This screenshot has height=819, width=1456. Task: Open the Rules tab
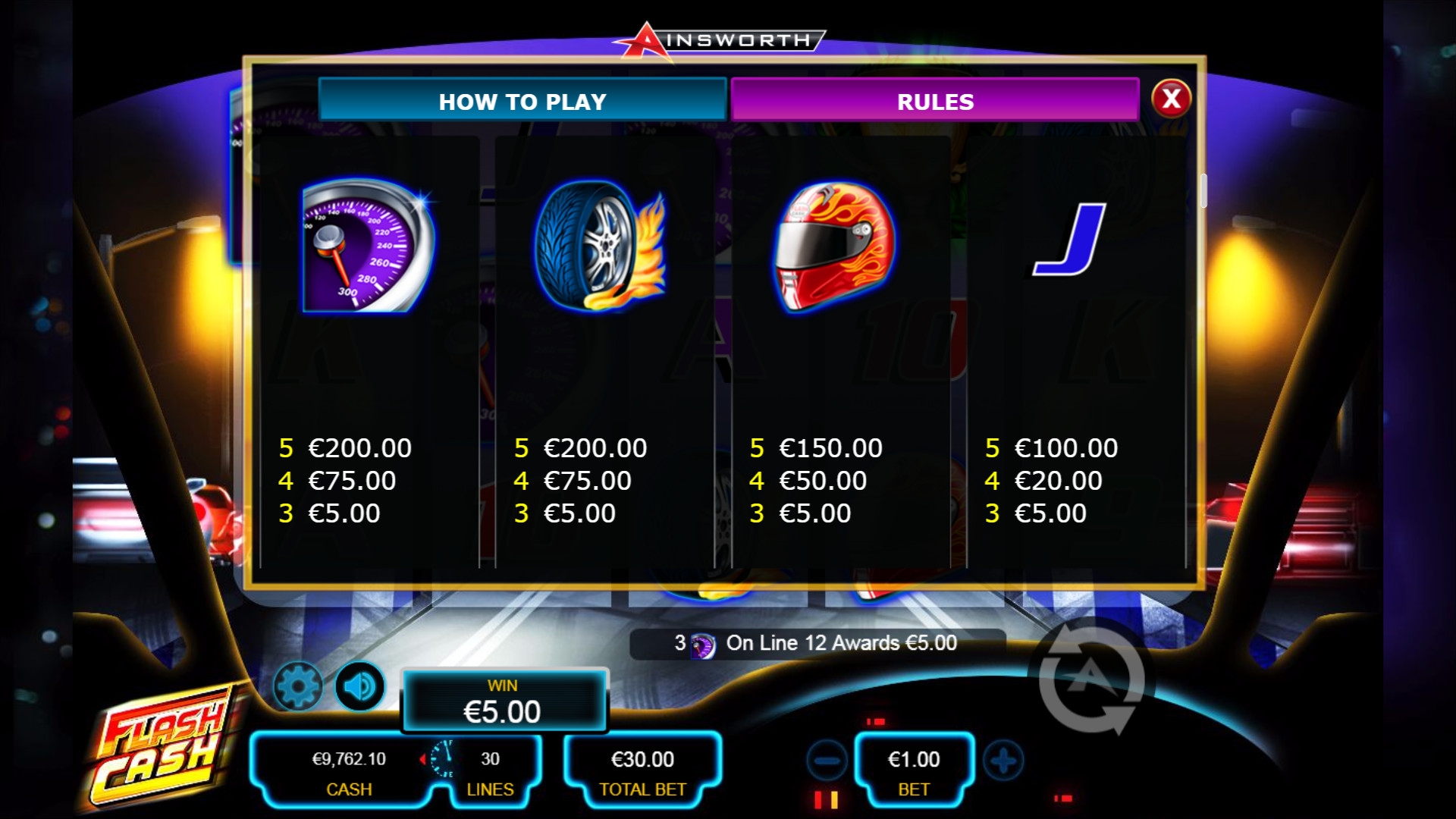point(934,101)
